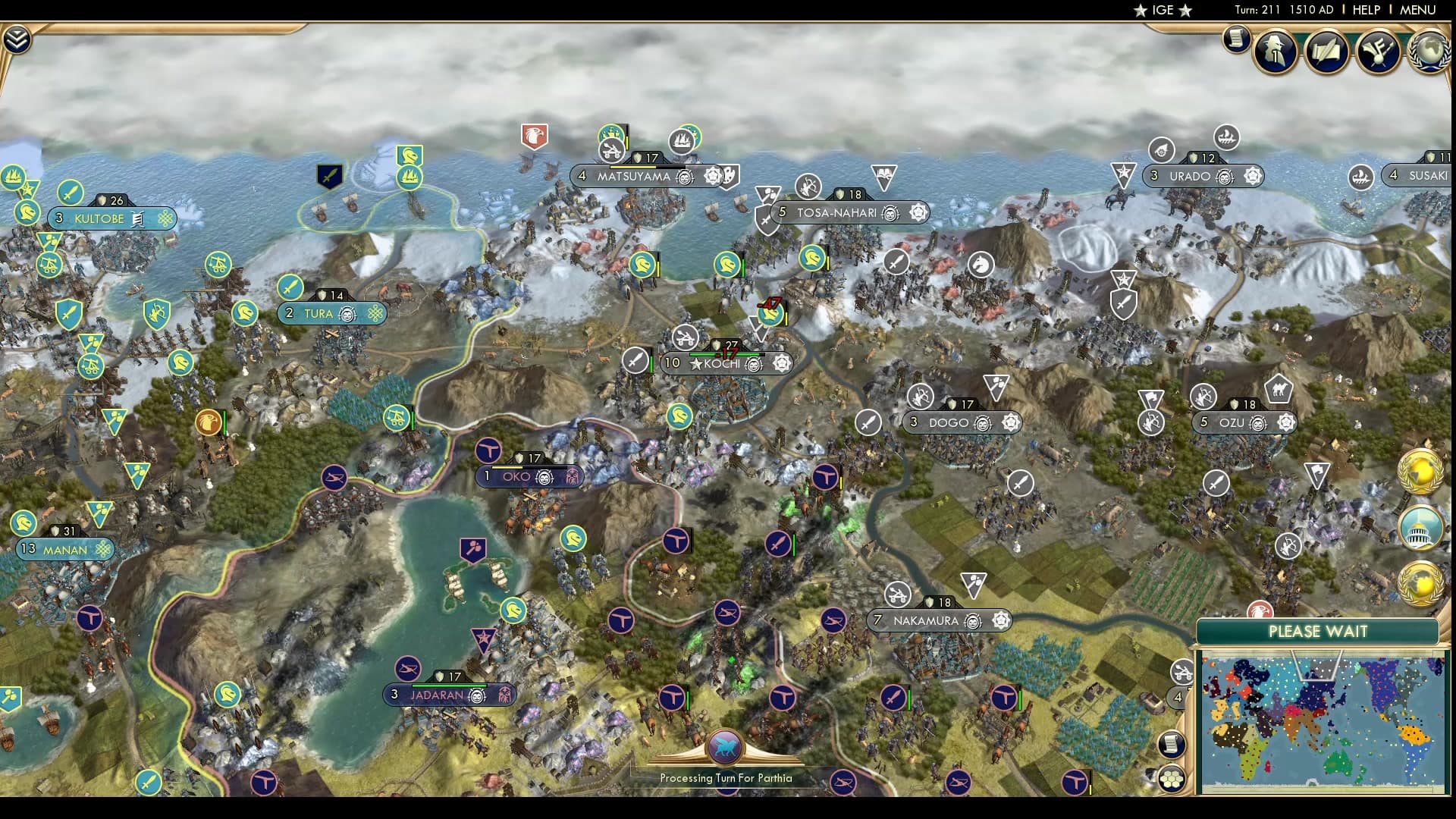Screen dimensions: 1456x819
Task: Open HELP from the top bar
Action: point(1365,11)
